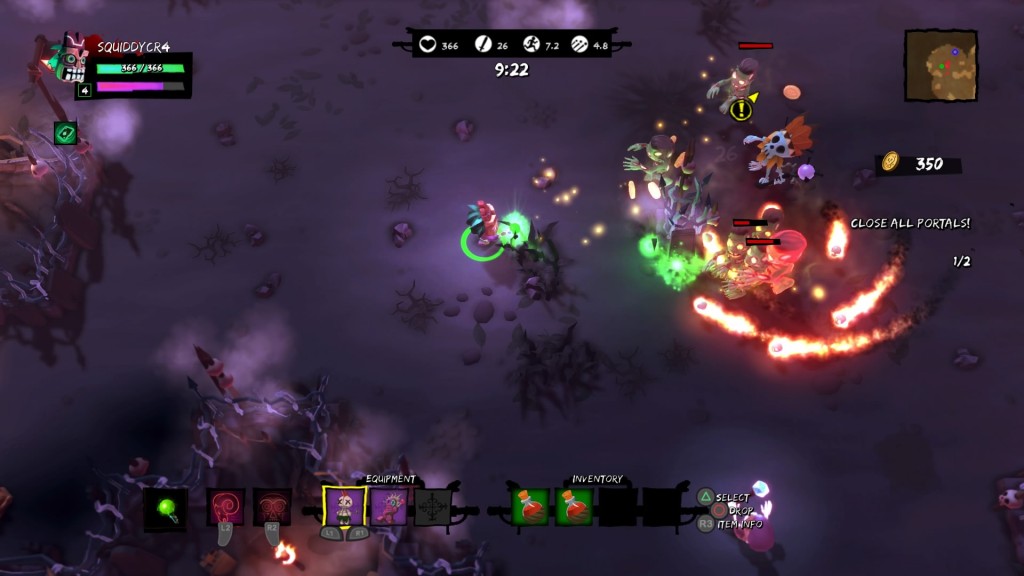Image resolution: width=1024 pixels, height=576 pixels.
Task: Select the yellow-highlighted voodoo doll equipment slot
Action: point(344,507)
